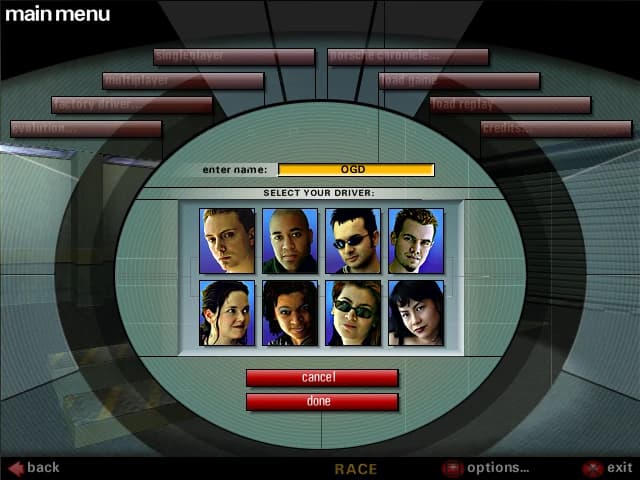Click the RACE label in bottom bar
Viewport: 640px width, 480px height.
(355, 468)
